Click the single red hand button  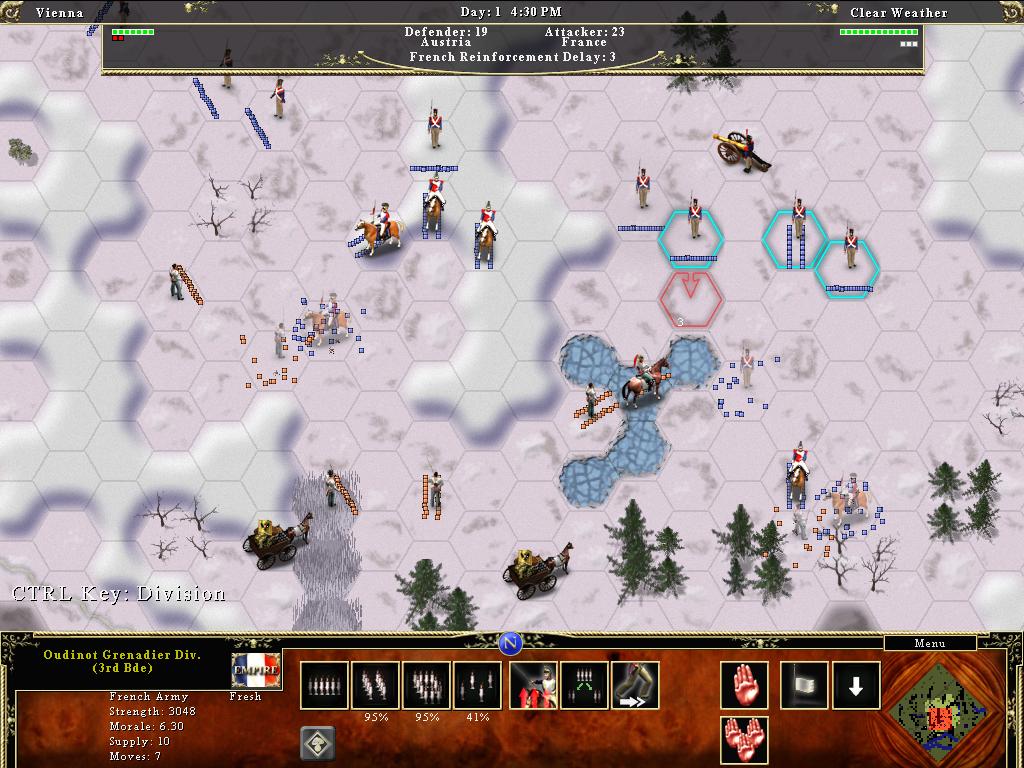[744, 685]
